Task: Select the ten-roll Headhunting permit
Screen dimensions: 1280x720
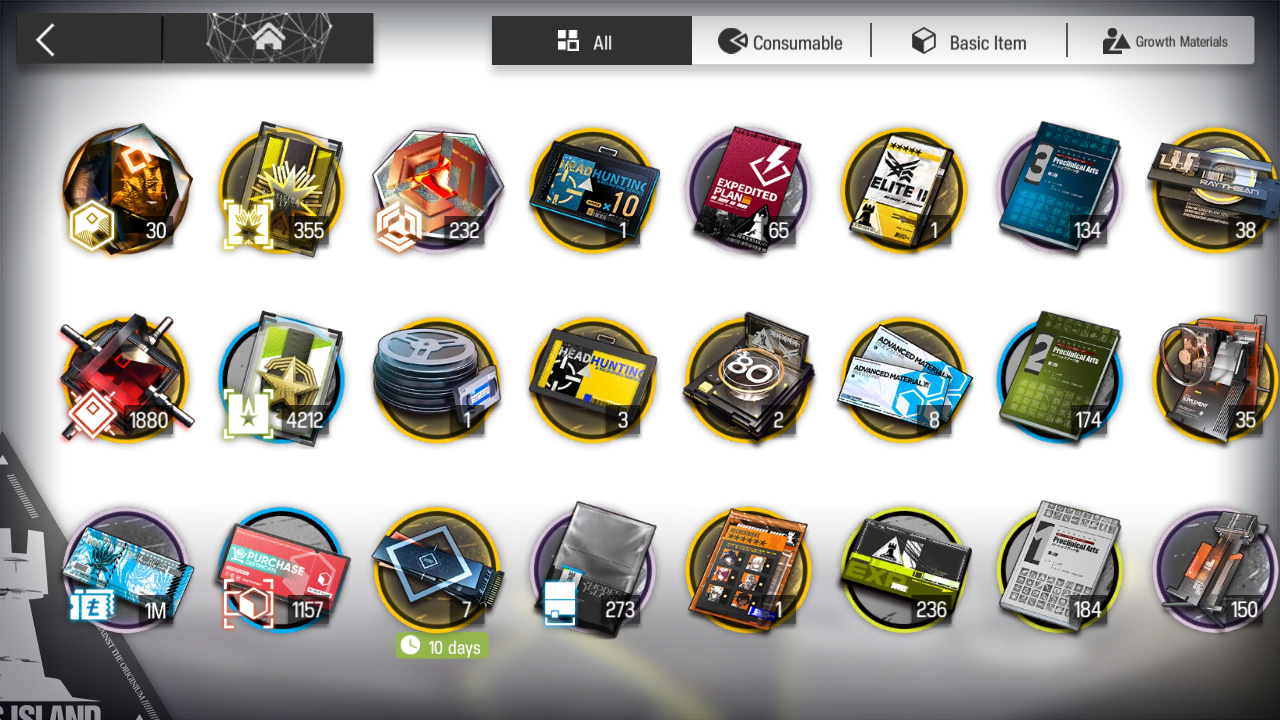Action: [x=593, y=190]
